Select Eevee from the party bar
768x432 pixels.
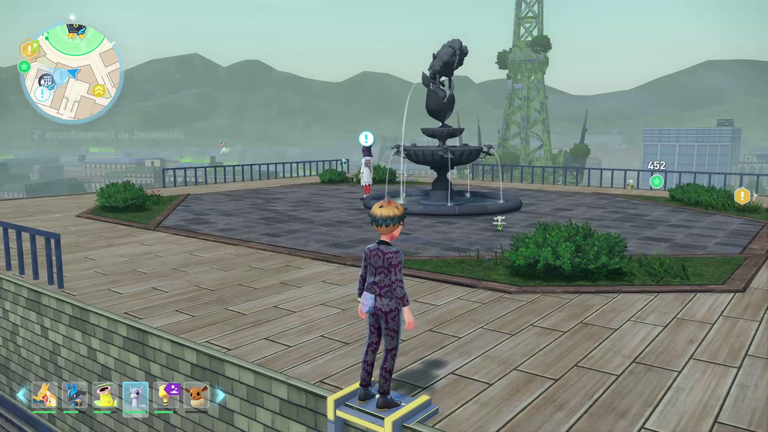click(x=196, y=395)
